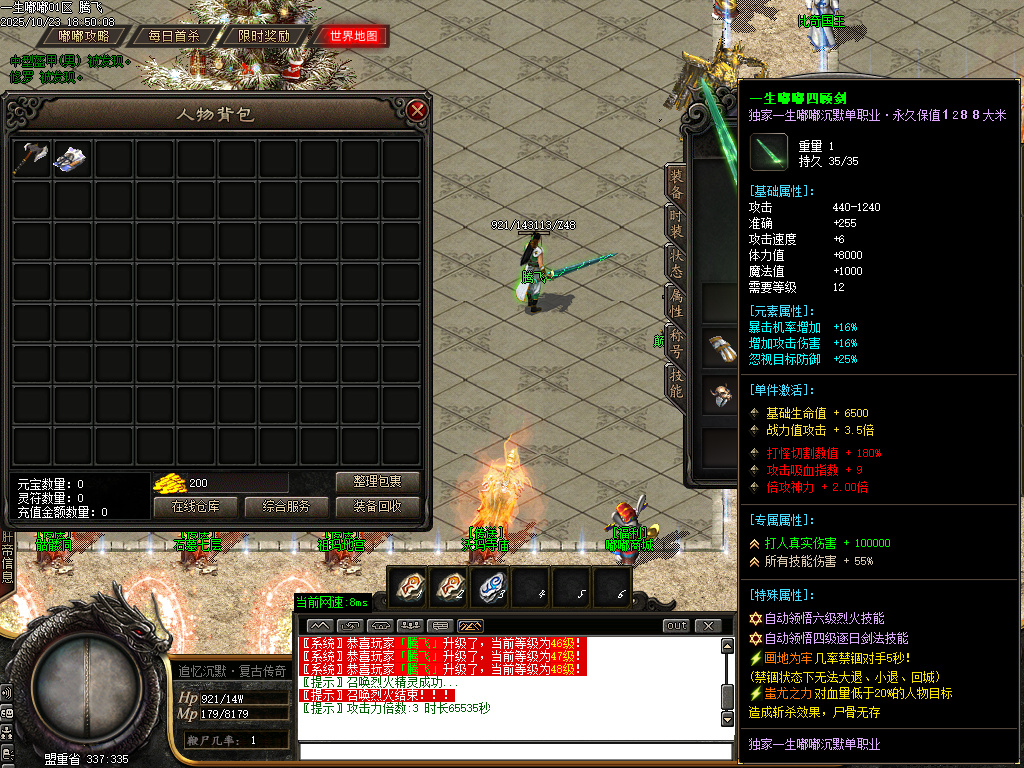Image resolution: width=1024 pixels, height=768 pixels.
Task: Click the chat panel's out button
Action: click(677, 626)
